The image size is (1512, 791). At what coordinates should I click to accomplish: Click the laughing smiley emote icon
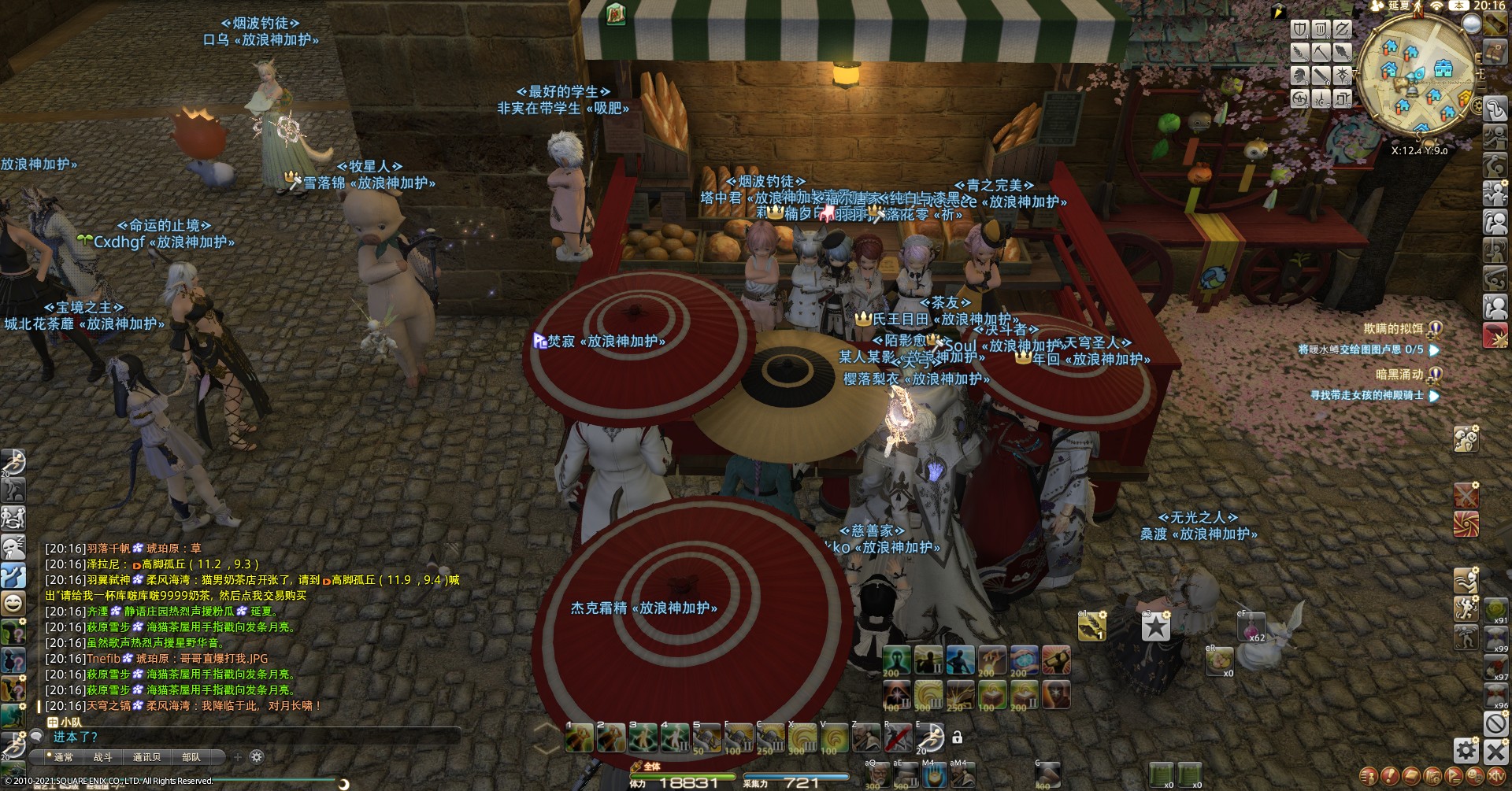[x=13, y=604]
